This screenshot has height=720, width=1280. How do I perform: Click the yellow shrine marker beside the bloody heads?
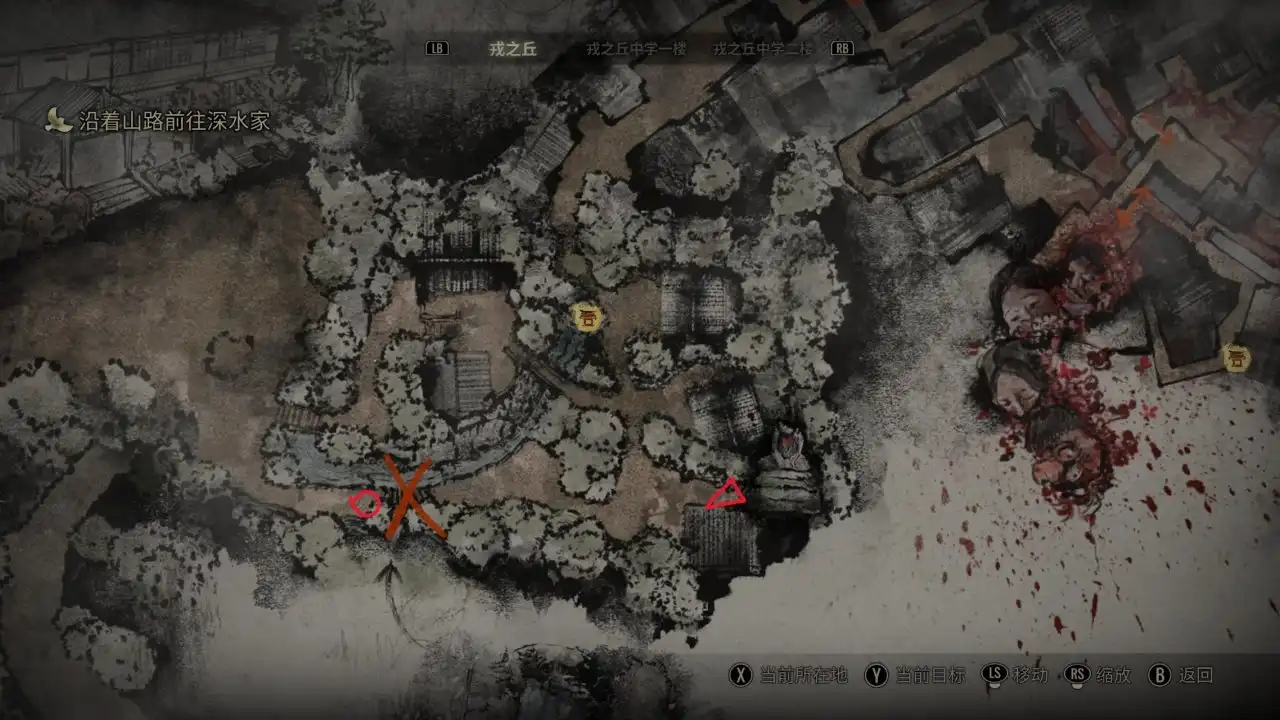pyautogui.click(x=1237, y=358)
